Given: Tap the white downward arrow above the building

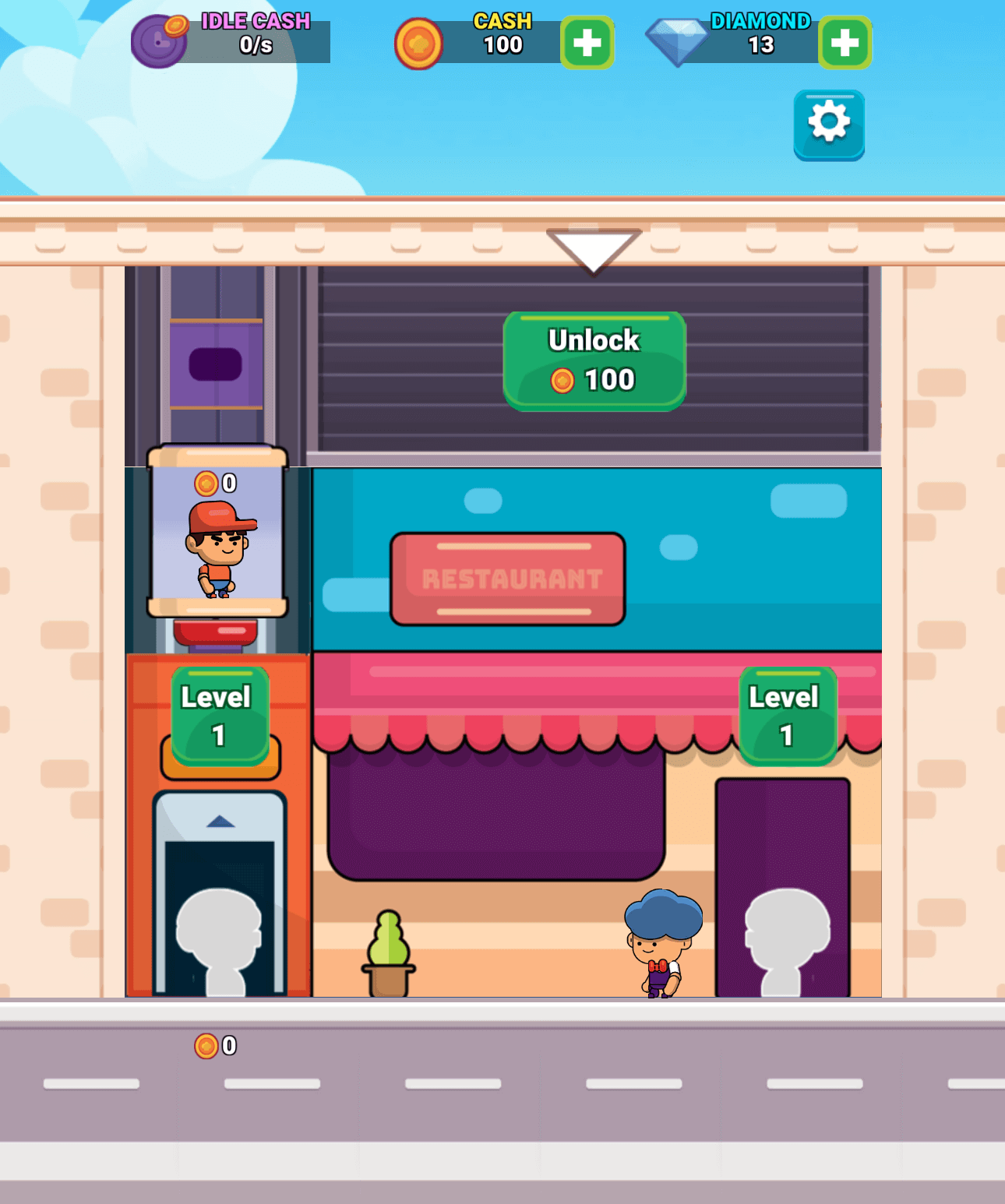Looking at the screenshot, I should pyautogui.click(x=594, y=247).
